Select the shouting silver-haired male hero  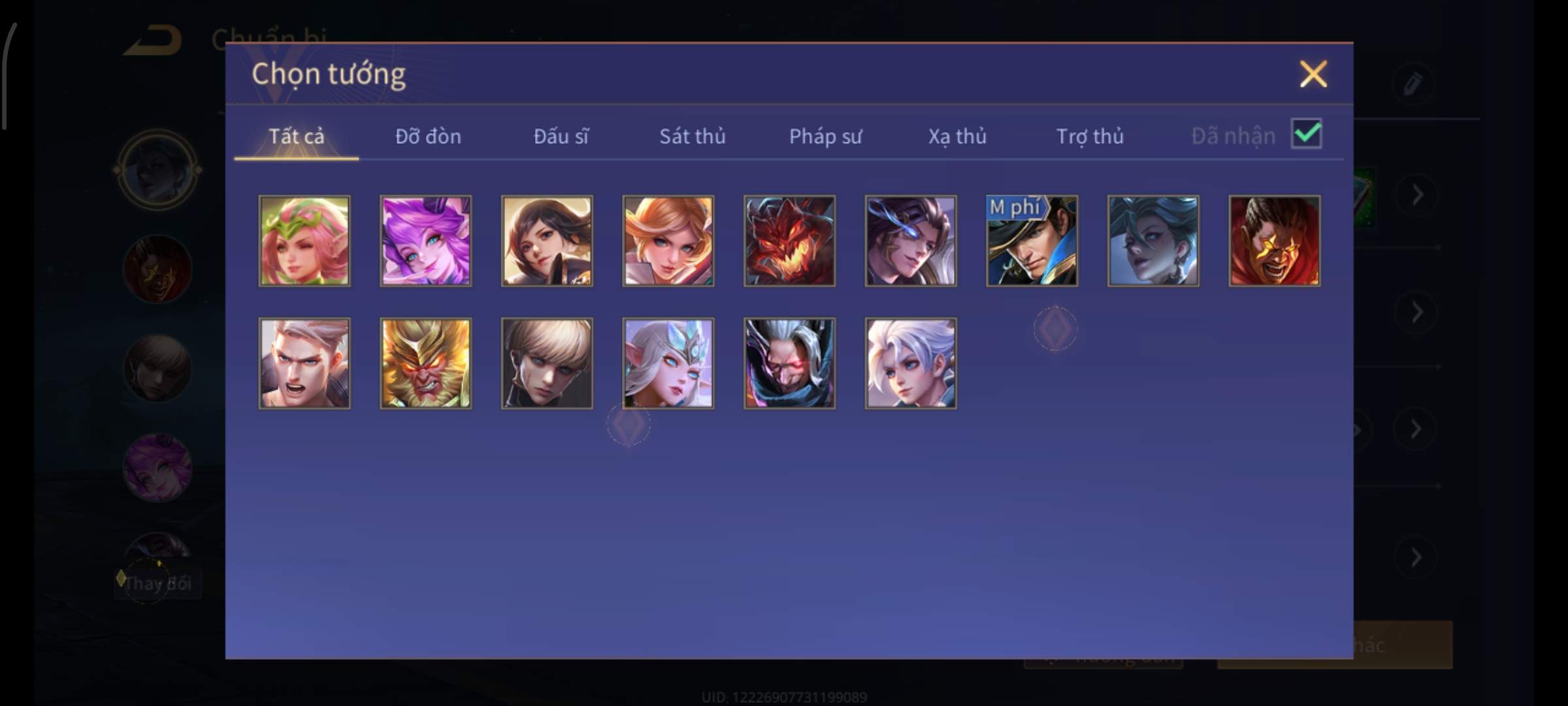pyautogui.click(x=304, y=363)
